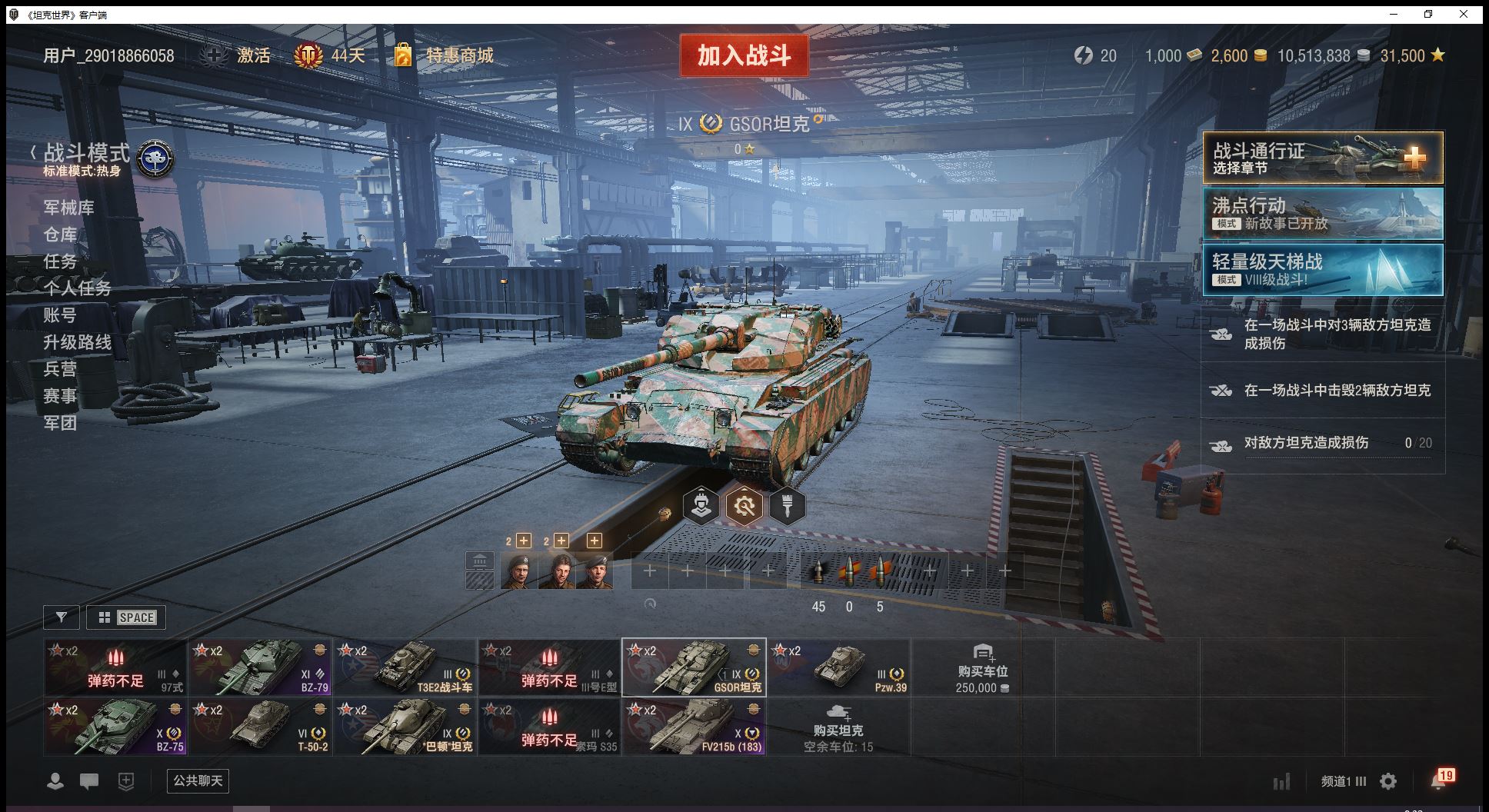The height and width of the screenshot is (812, 1489).
Task: Buy a garage slot via 购买车位
Action: 982,667
